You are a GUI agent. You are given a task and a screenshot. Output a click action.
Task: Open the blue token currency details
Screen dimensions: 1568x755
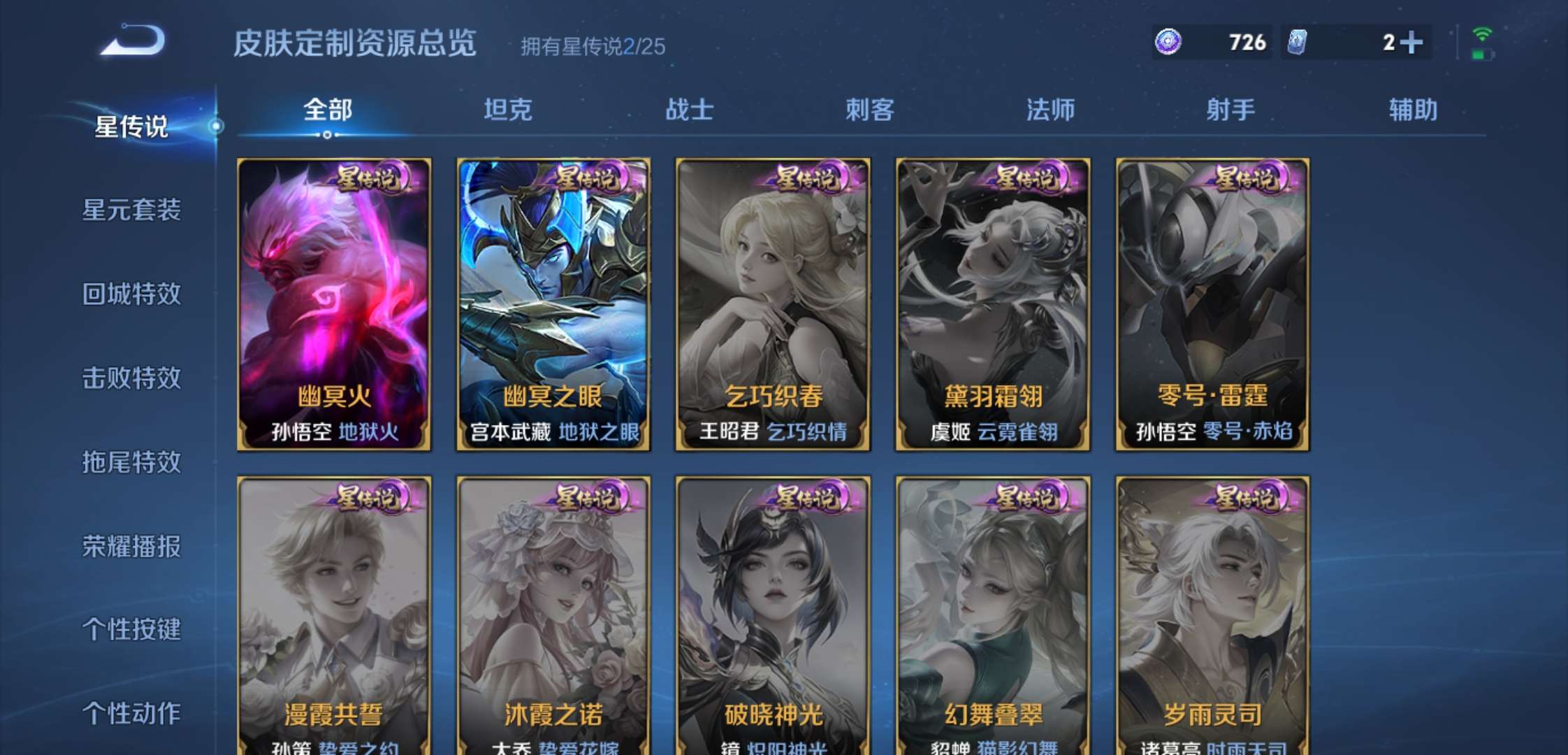(x=1361, y=43)
